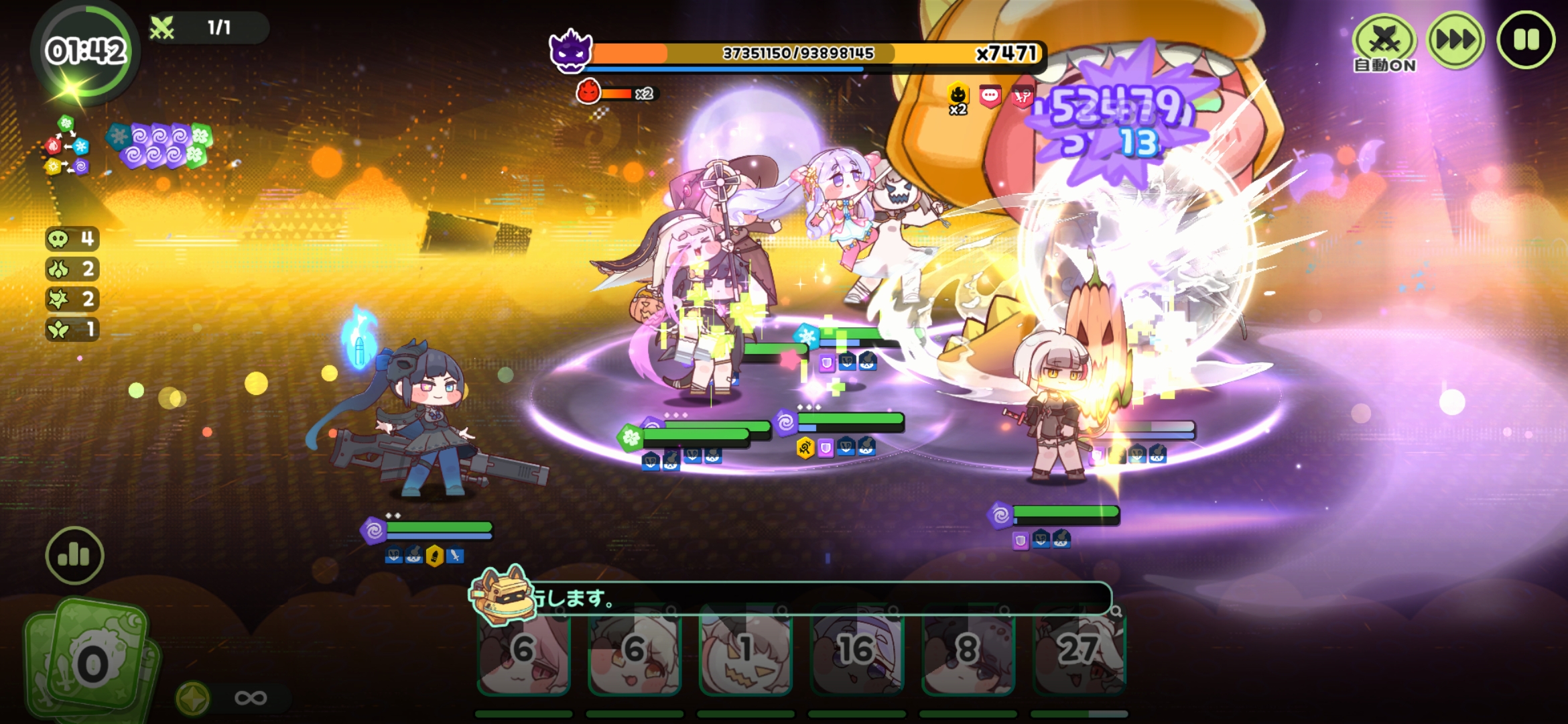Select the pumpkin-face skill card showing 1
Image resolution: width=1568 pixels, height=724 pixels.
click(x=745, y=652)
